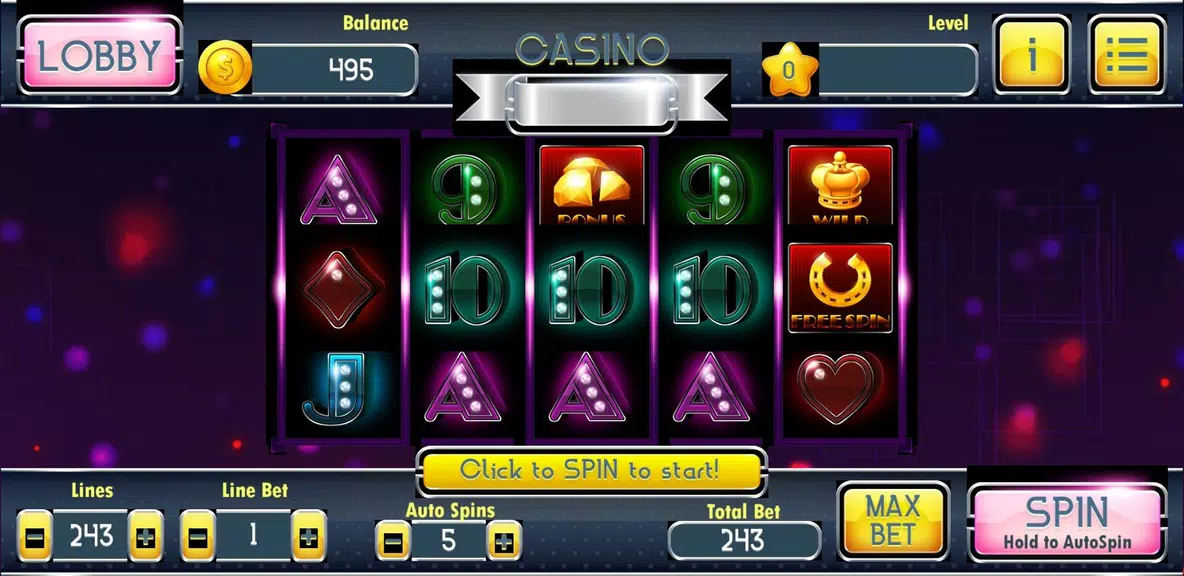The image size is (1184, 576).
Task: Add more Auto Spins
Action: pyautogui.click(x=504, y=541)
